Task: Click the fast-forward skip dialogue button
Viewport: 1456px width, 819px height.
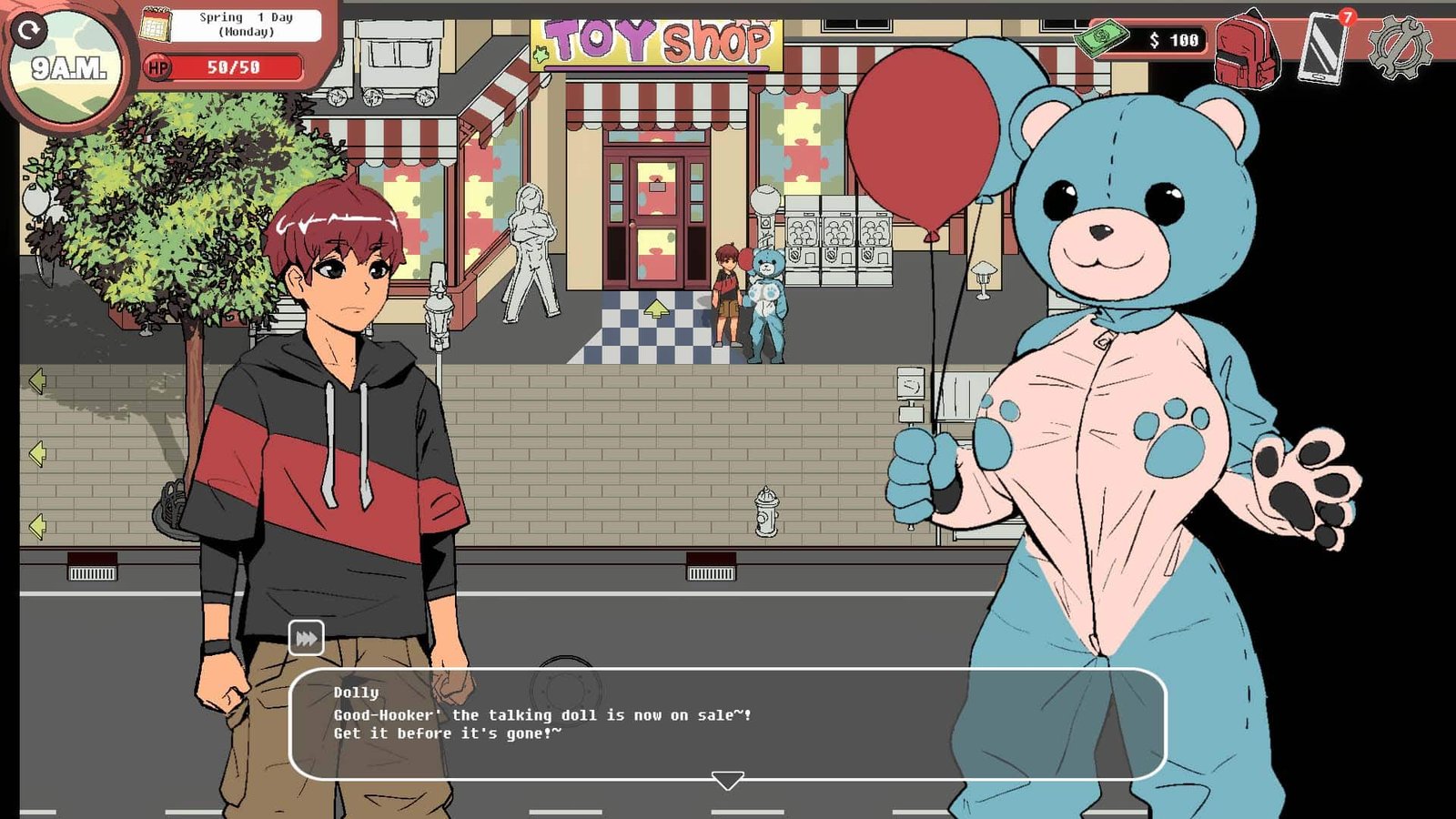Action: click(306, 638)
